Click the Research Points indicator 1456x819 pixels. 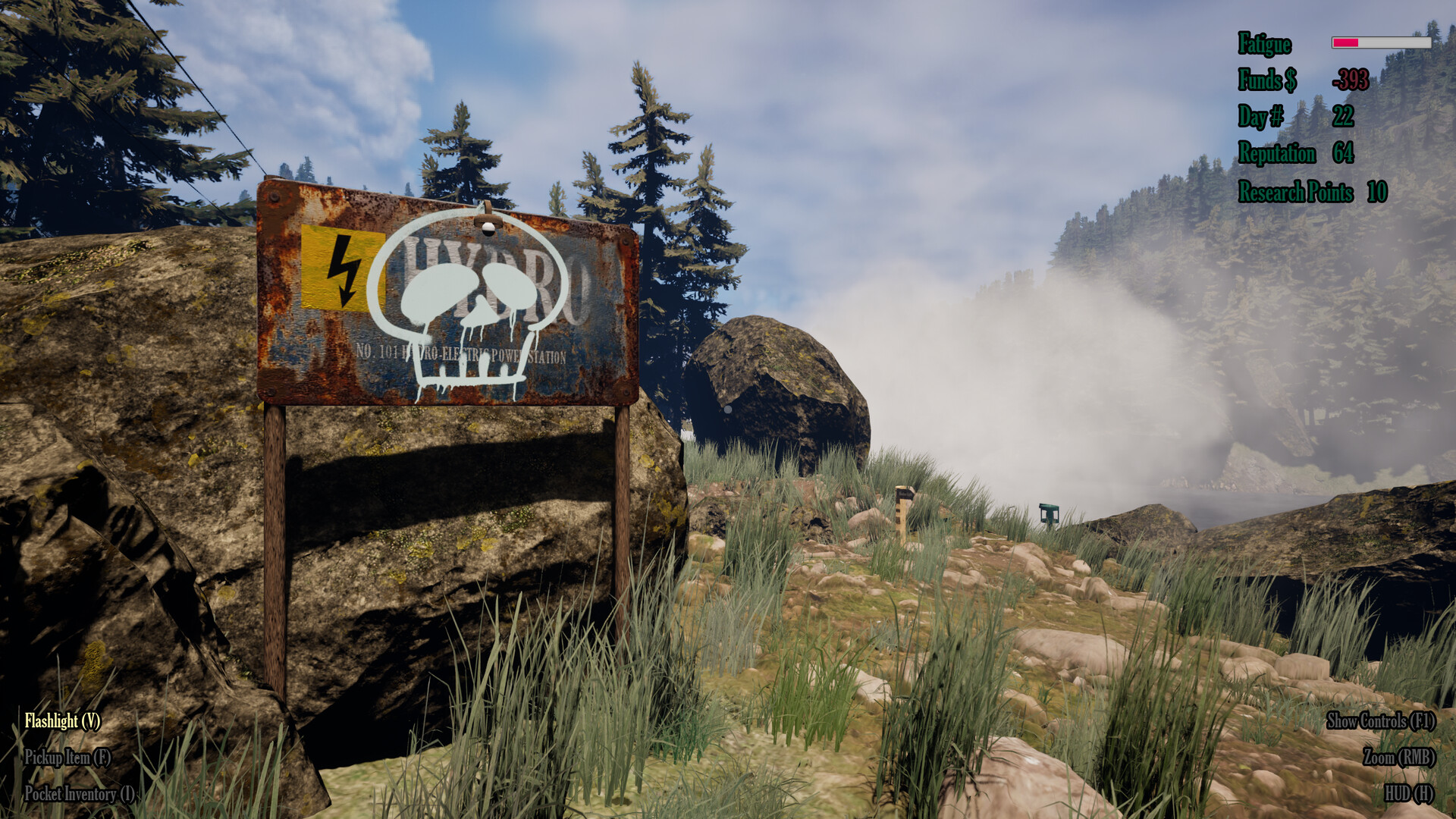pos(1294,193)
